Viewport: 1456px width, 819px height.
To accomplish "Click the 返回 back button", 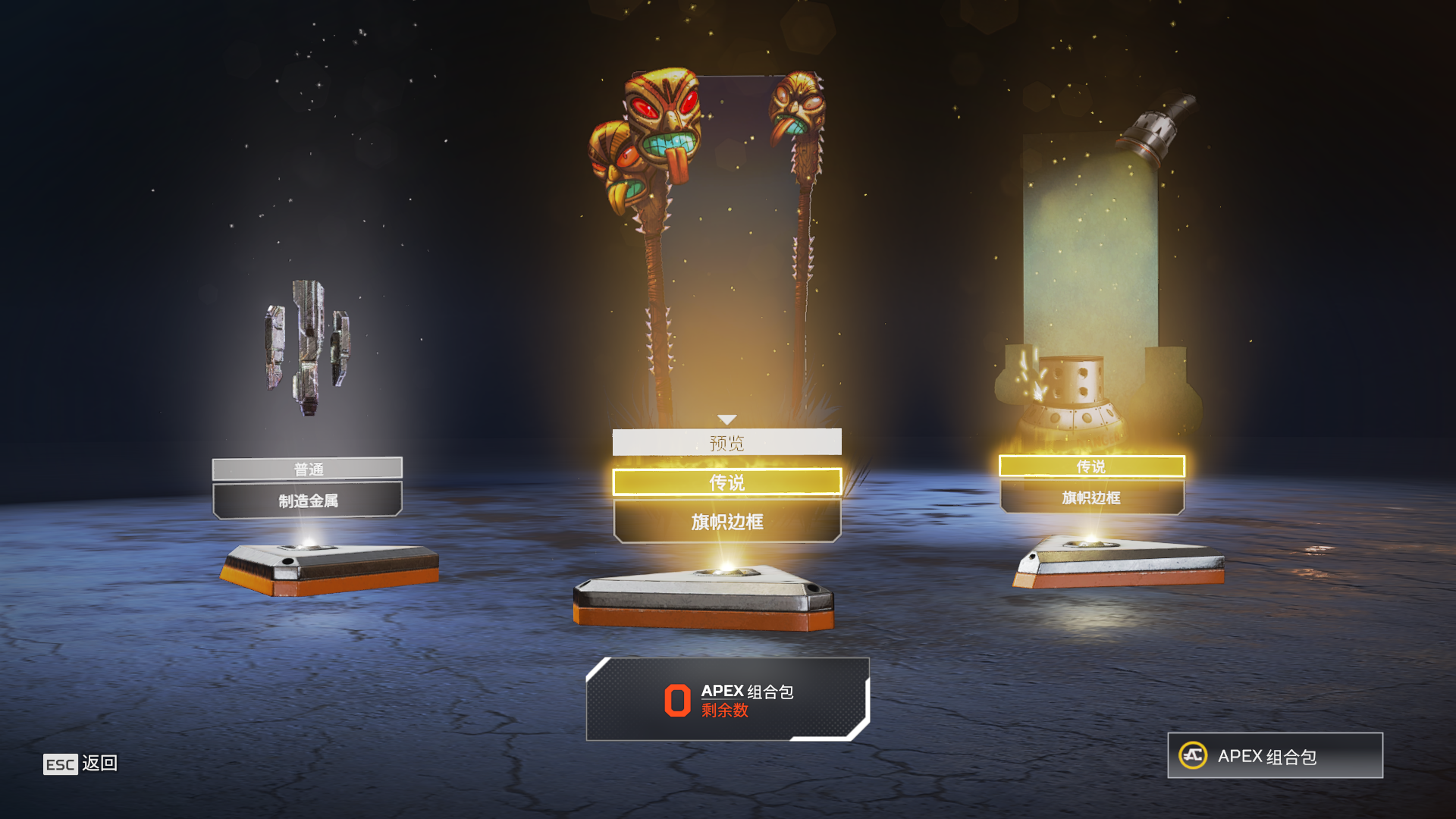I will click(x=80, y=764).
